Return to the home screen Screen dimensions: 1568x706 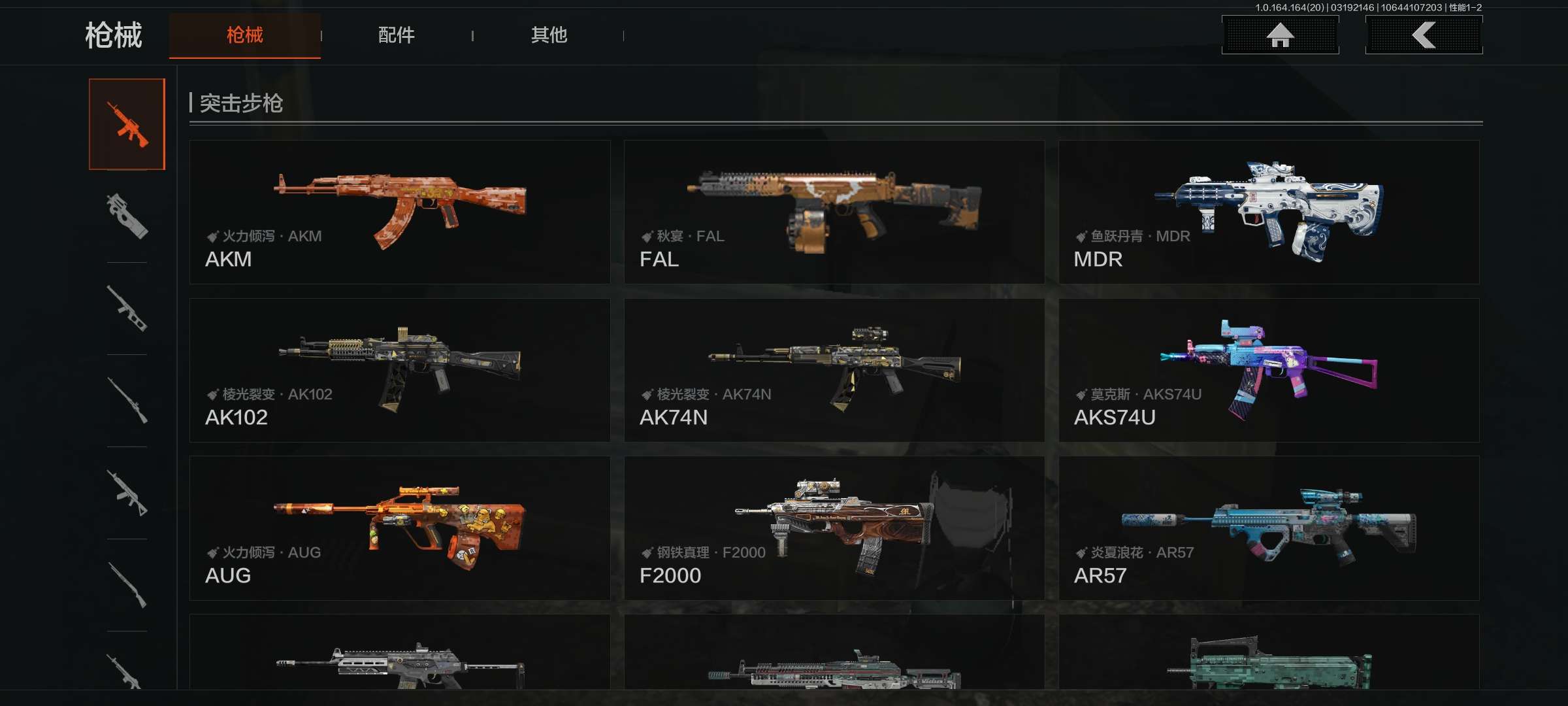(1280, 35)
